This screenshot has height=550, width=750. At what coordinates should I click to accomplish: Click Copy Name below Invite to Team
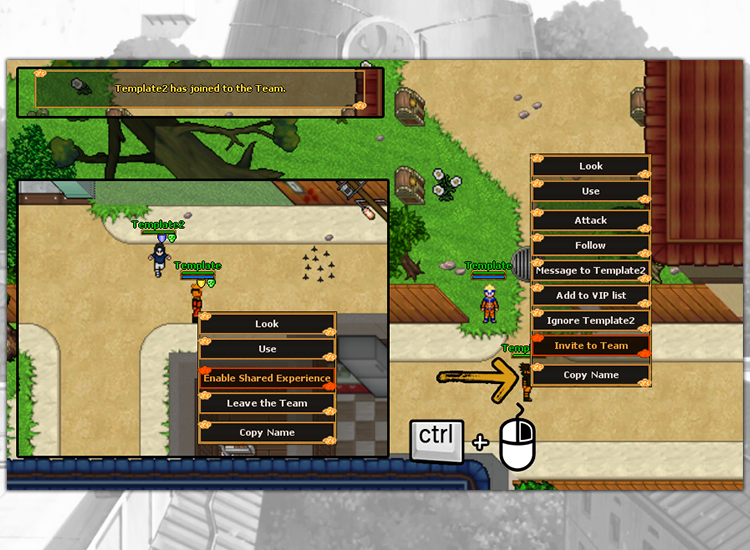tap(591, 375)
